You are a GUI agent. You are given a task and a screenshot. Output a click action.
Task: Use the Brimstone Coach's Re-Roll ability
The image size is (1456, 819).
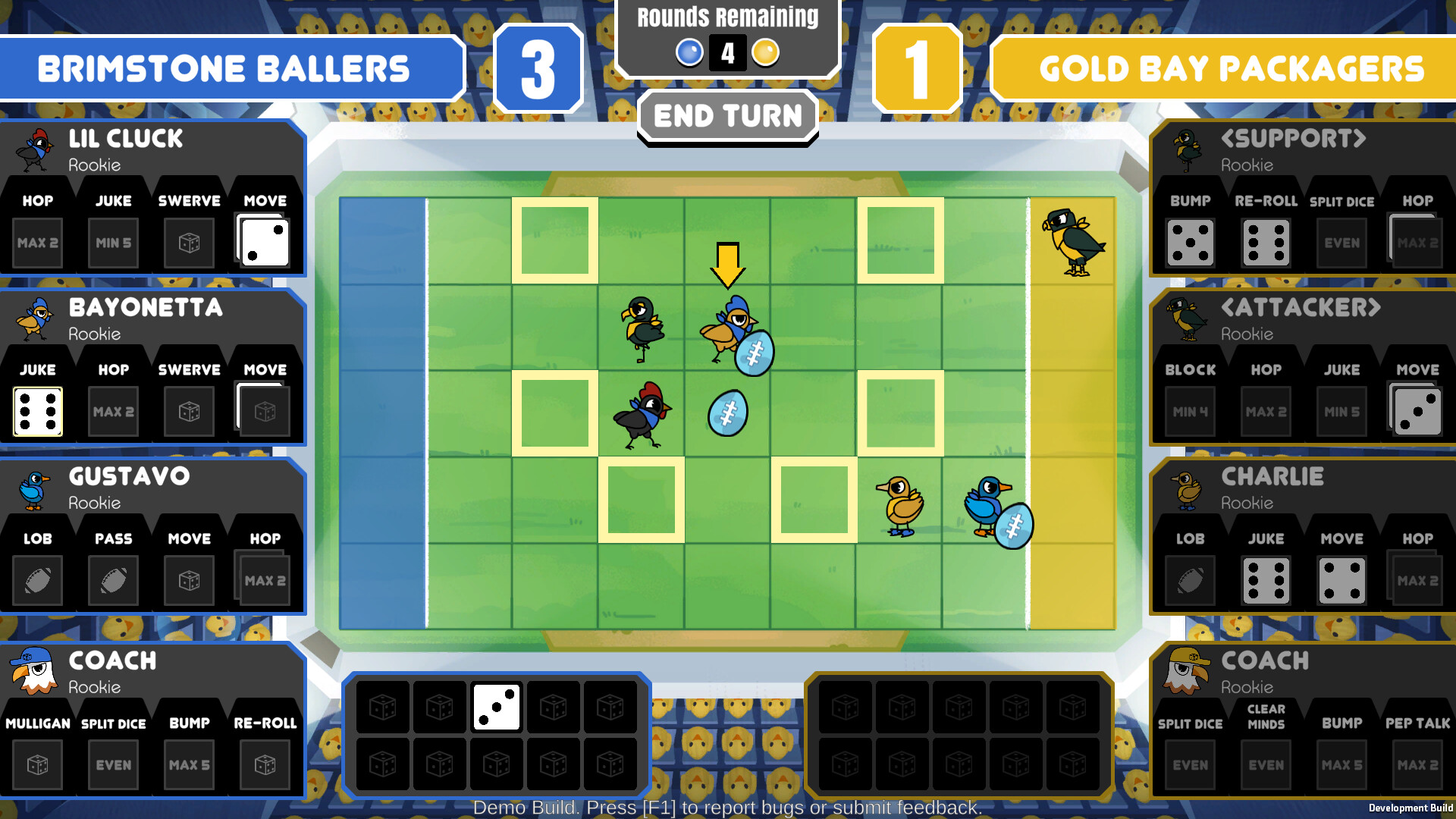coord(264,764)
